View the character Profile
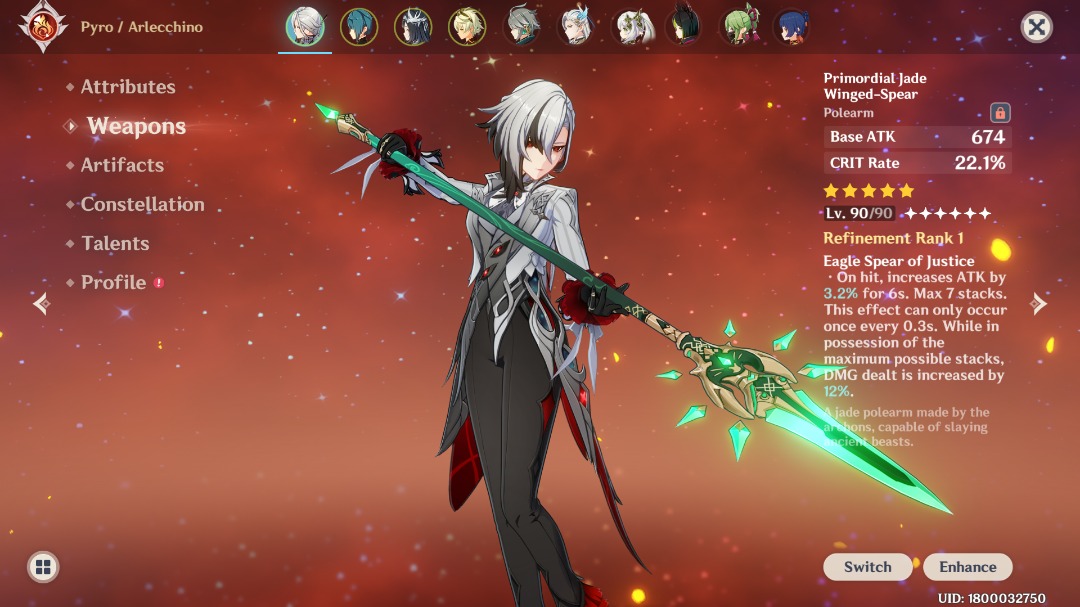The image size is (1080, 607). pos(113,282)
